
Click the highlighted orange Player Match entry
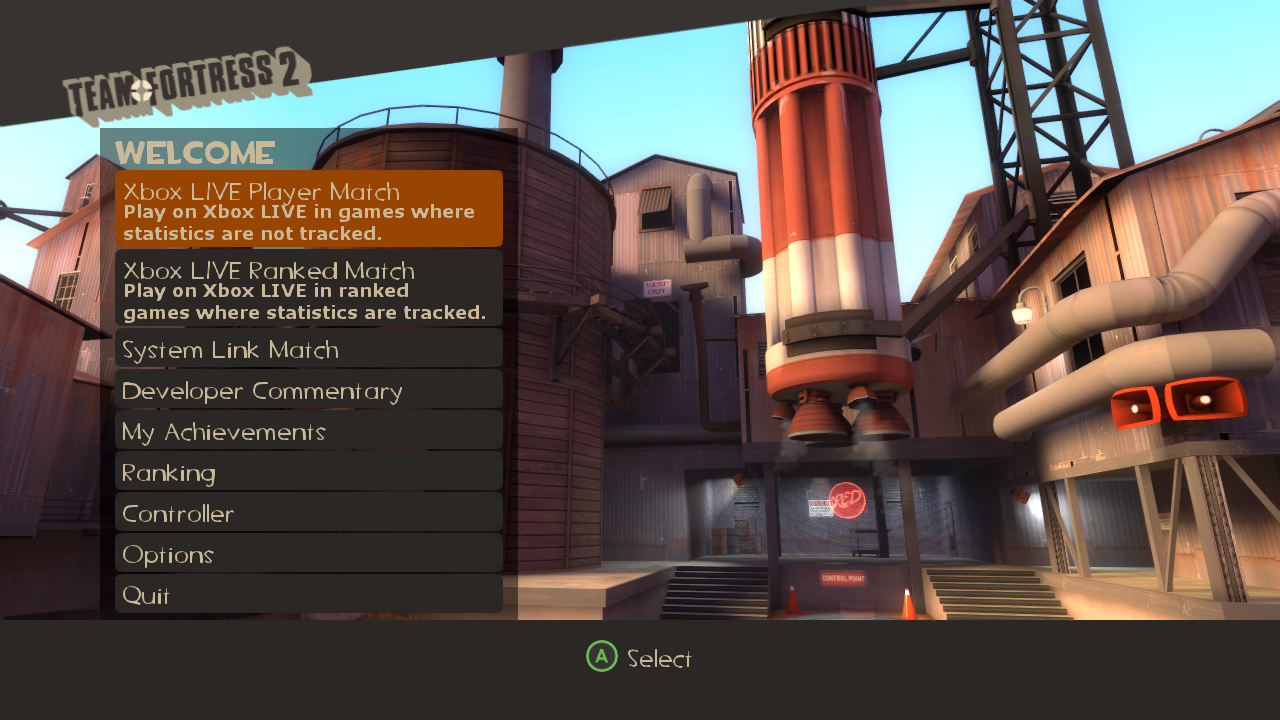click(307, 208)
